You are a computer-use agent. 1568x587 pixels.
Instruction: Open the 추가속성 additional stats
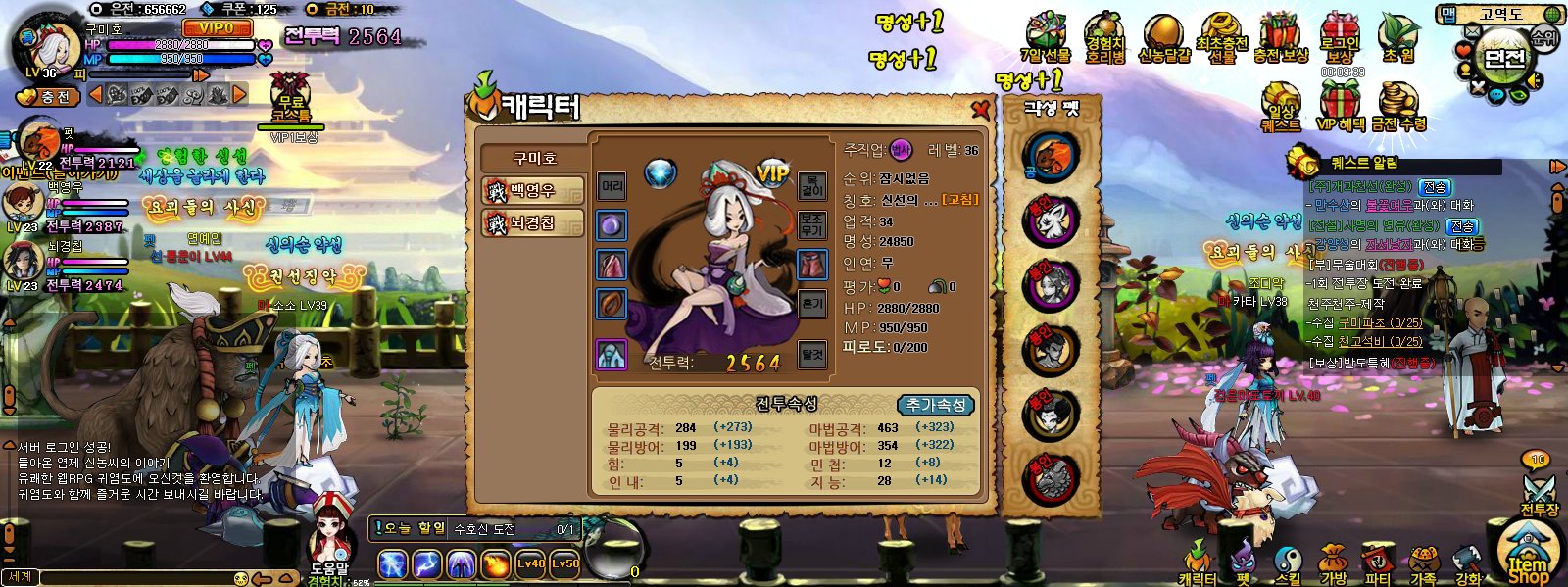pos(935,405)
